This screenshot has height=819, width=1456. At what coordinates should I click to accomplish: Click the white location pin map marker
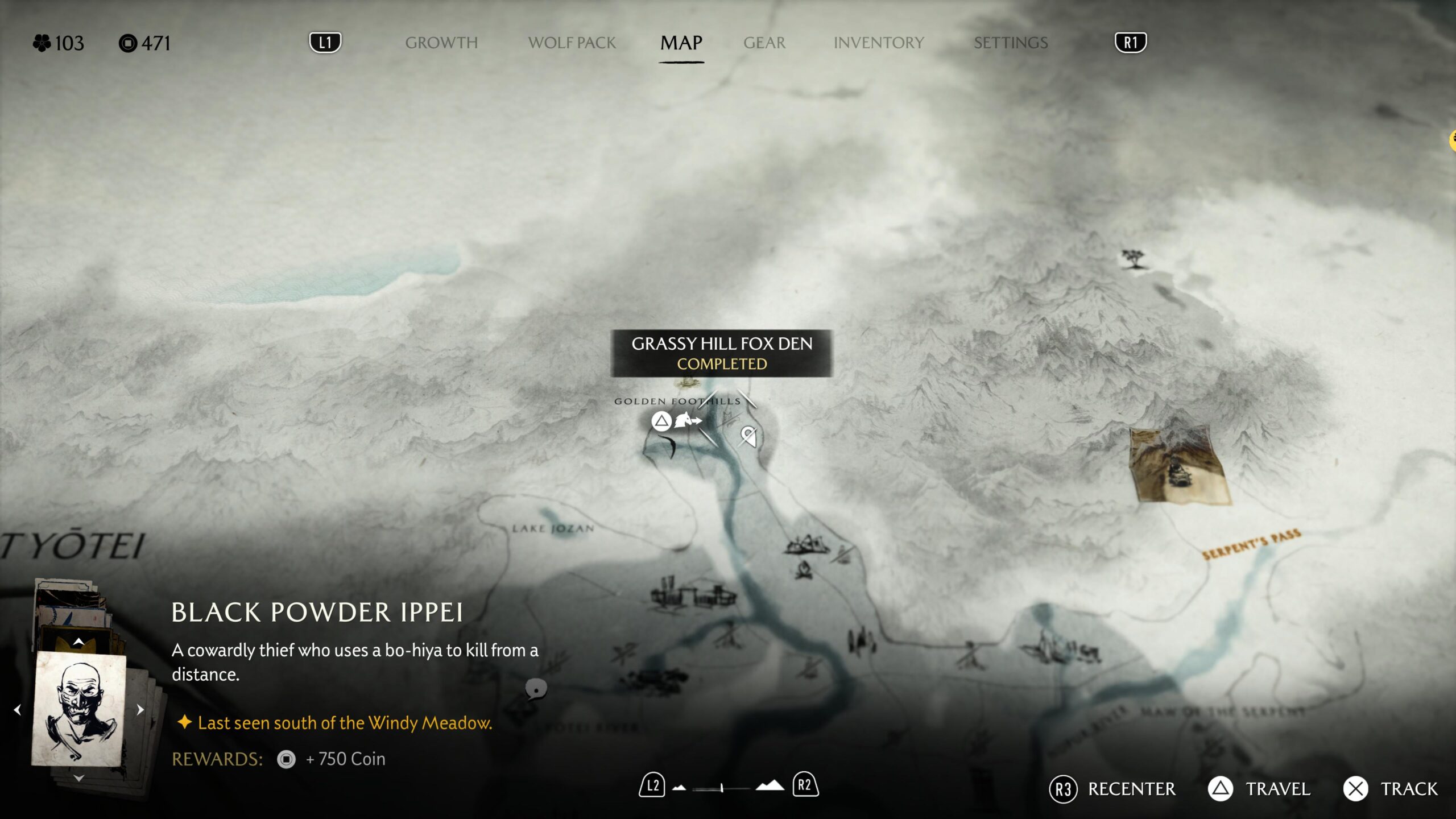tap(748, 436)
